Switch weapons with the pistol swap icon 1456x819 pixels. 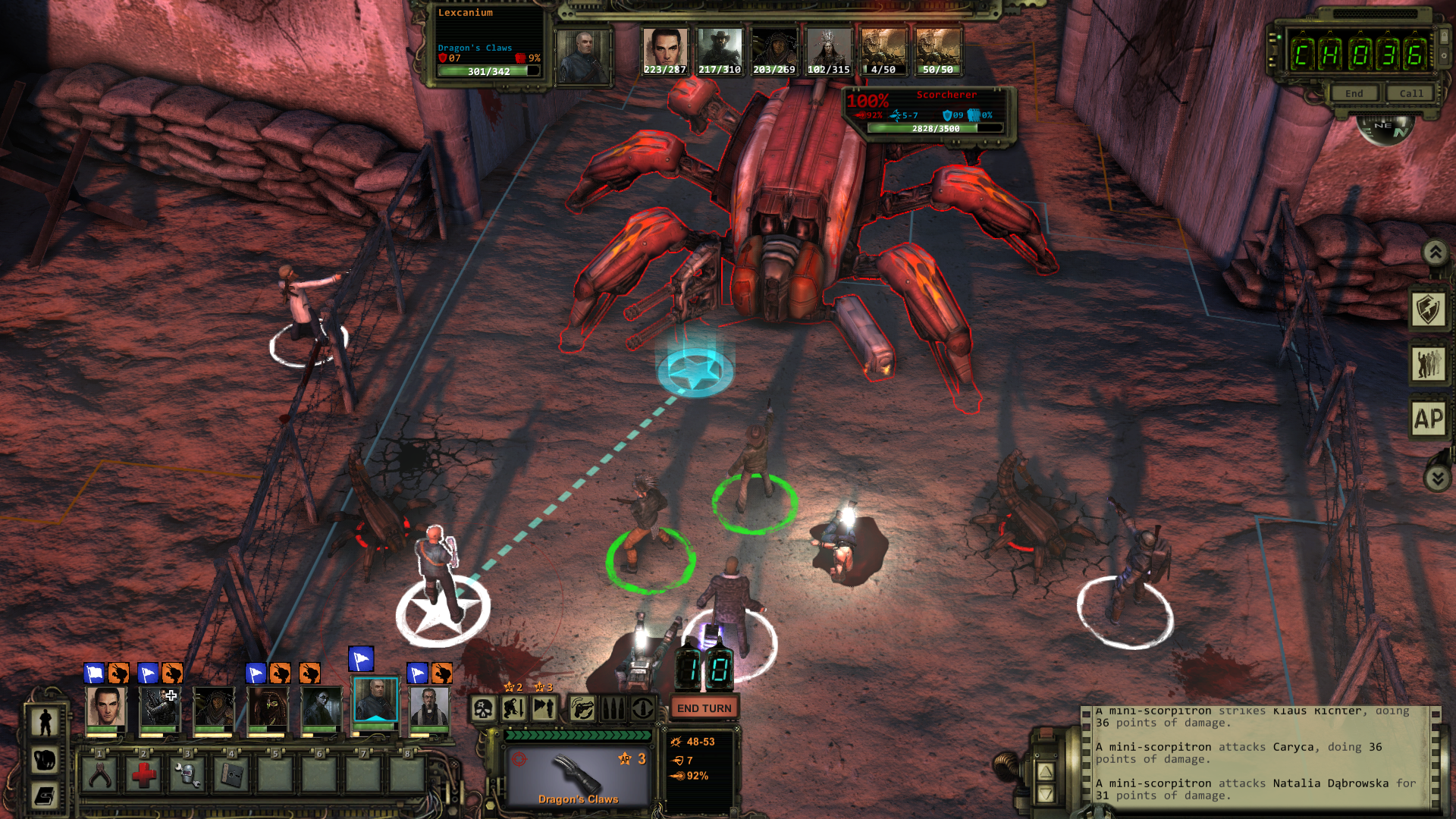582,709
